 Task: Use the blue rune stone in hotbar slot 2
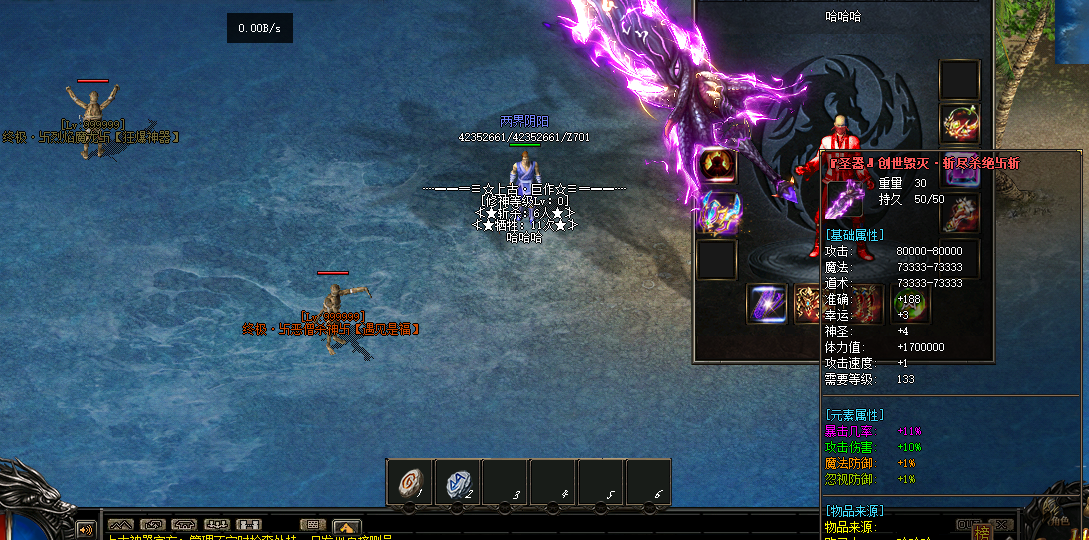tap(458, 482)
